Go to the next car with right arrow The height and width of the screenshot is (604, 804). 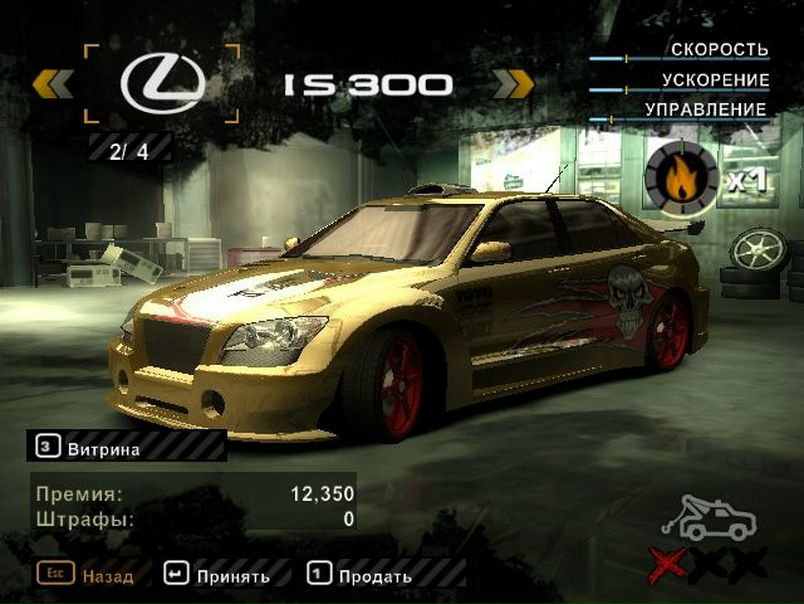[x=513, y=84]
